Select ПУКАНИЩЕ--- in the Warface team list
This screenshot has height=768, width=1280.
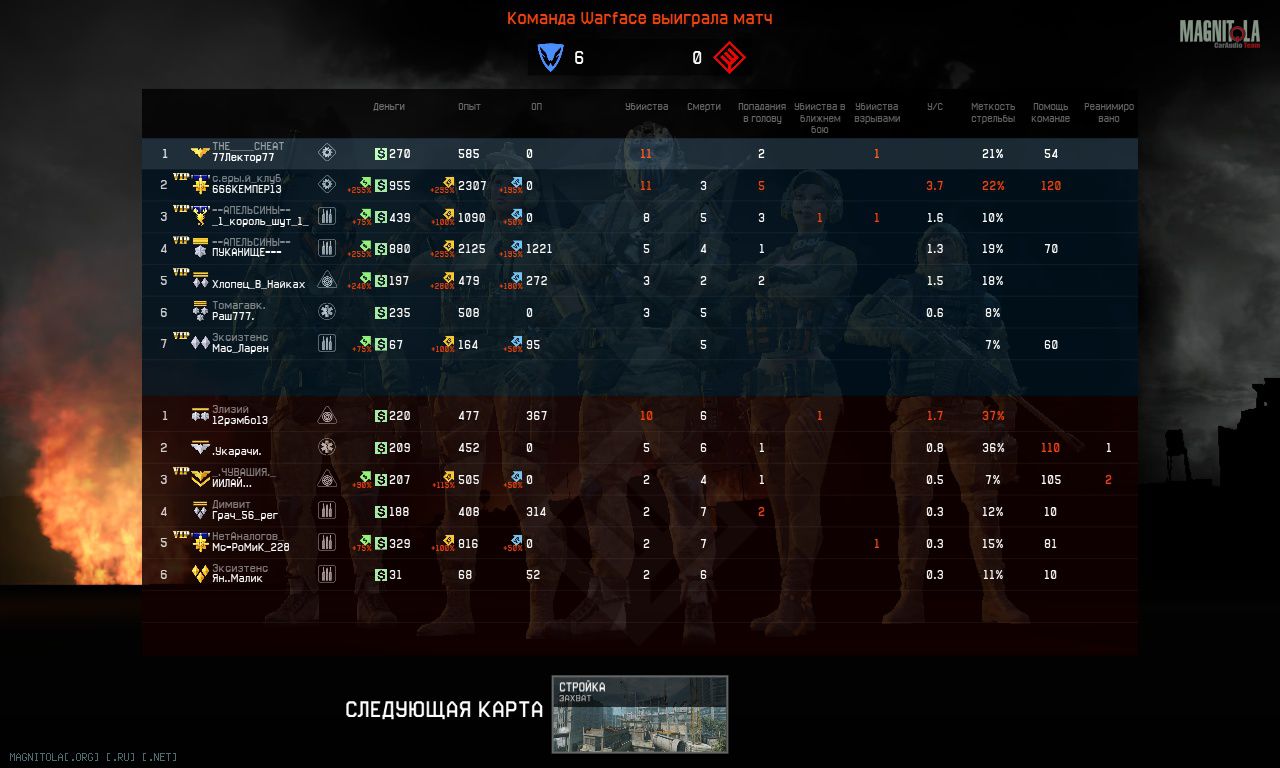(246, 252)
